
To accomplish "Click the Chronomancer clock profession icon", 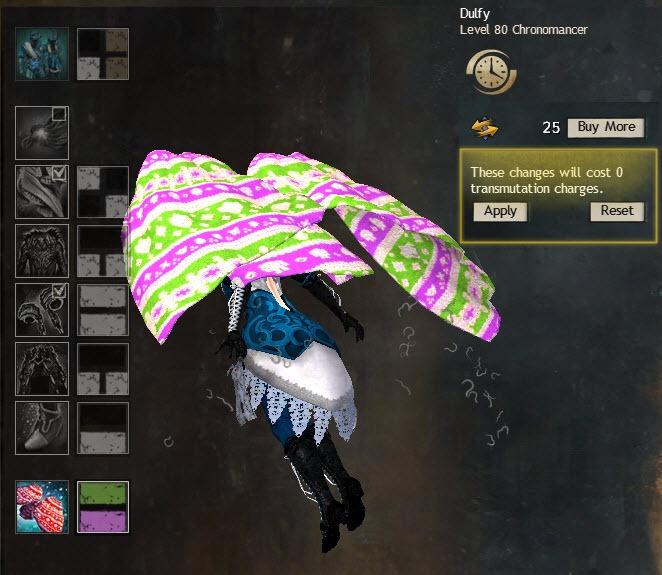I will pos(490,71).
